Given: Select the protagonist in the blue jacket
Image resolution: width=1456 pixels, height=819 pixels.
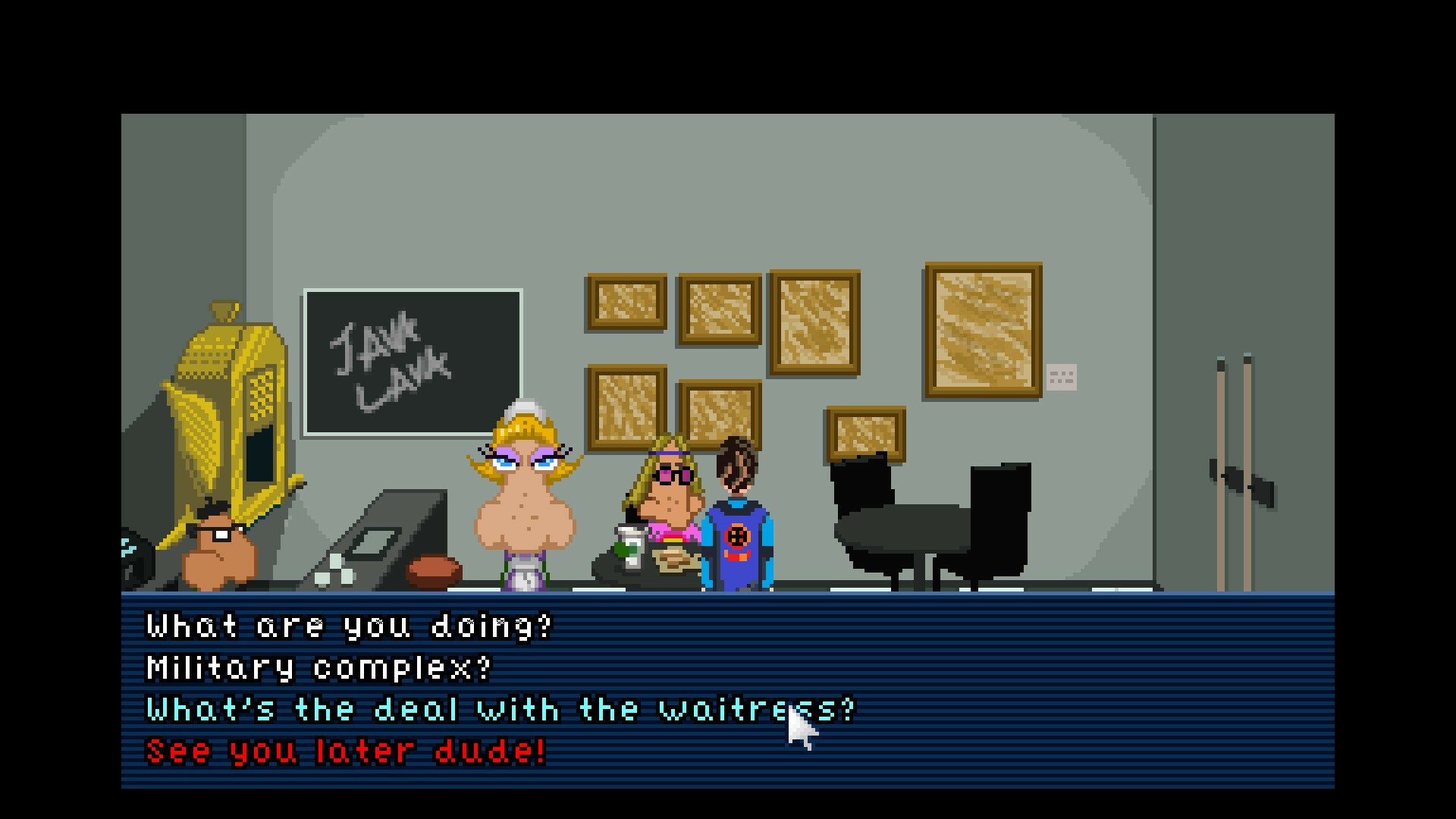Looking at the screenshot, I should coord(739,531).
